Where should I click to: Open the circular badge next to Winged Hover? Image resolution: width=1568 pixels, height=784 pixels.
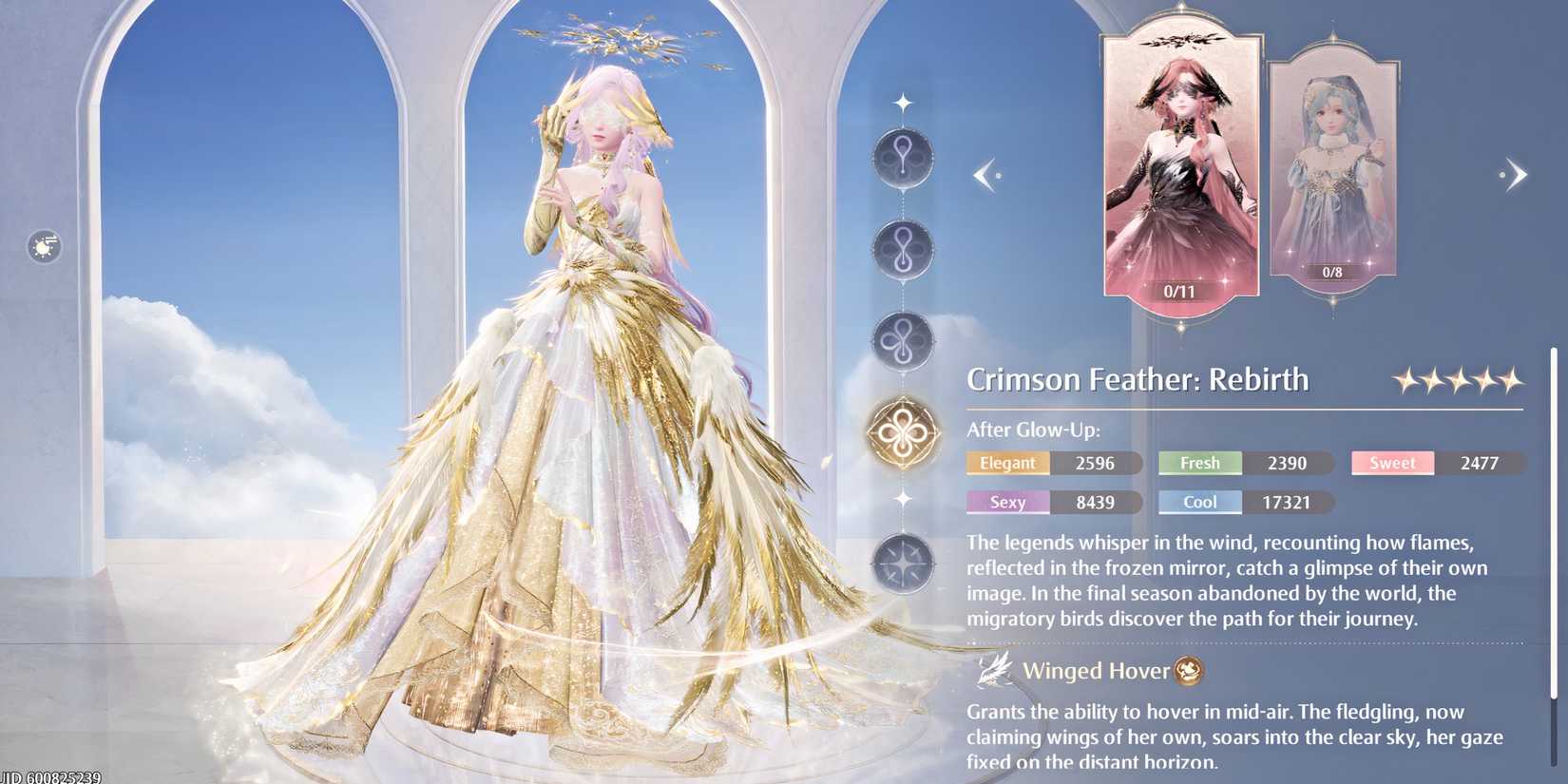click(x=1187, y=671)
